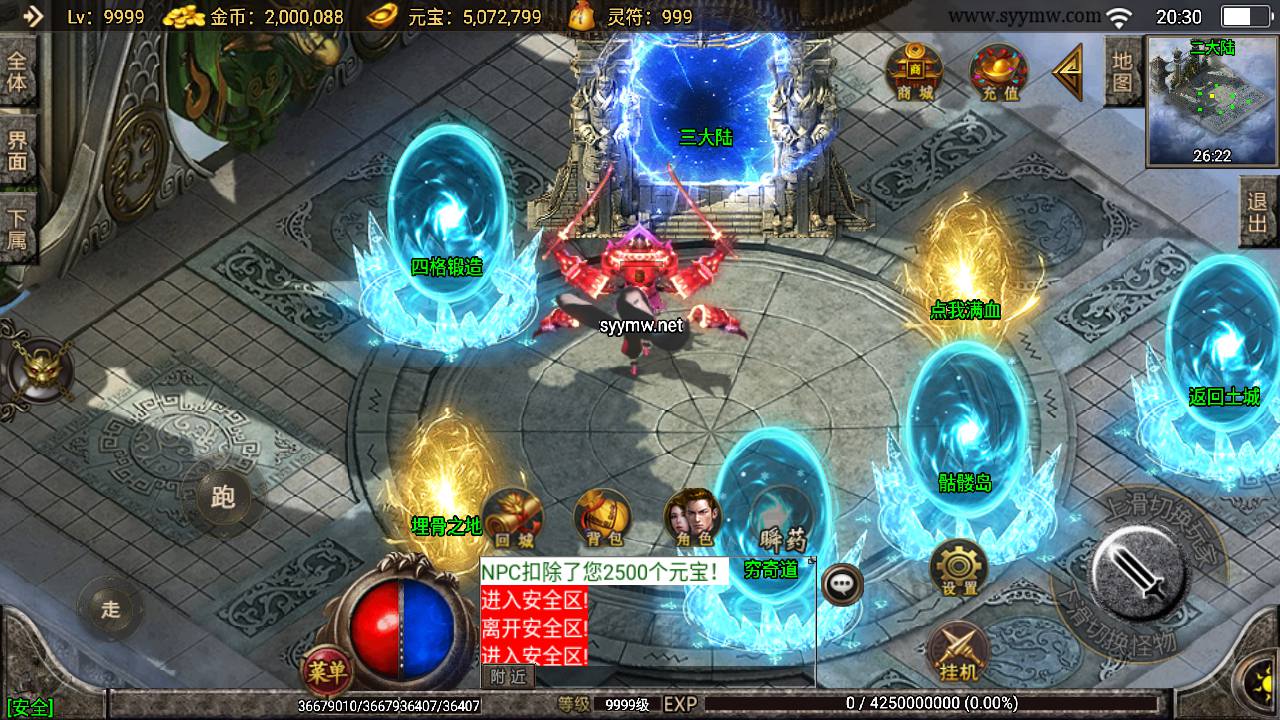Toggle the 跑 run mode button

click(x=223, y=496)
